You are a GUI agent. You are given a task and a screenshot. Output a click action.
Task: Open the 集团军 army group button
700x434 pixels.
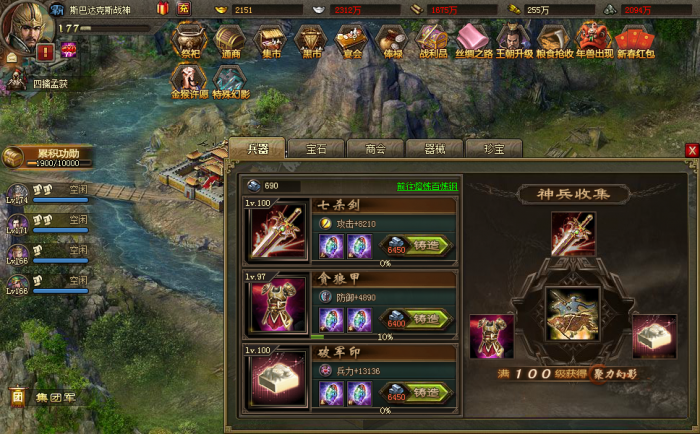tap(44, 397)
